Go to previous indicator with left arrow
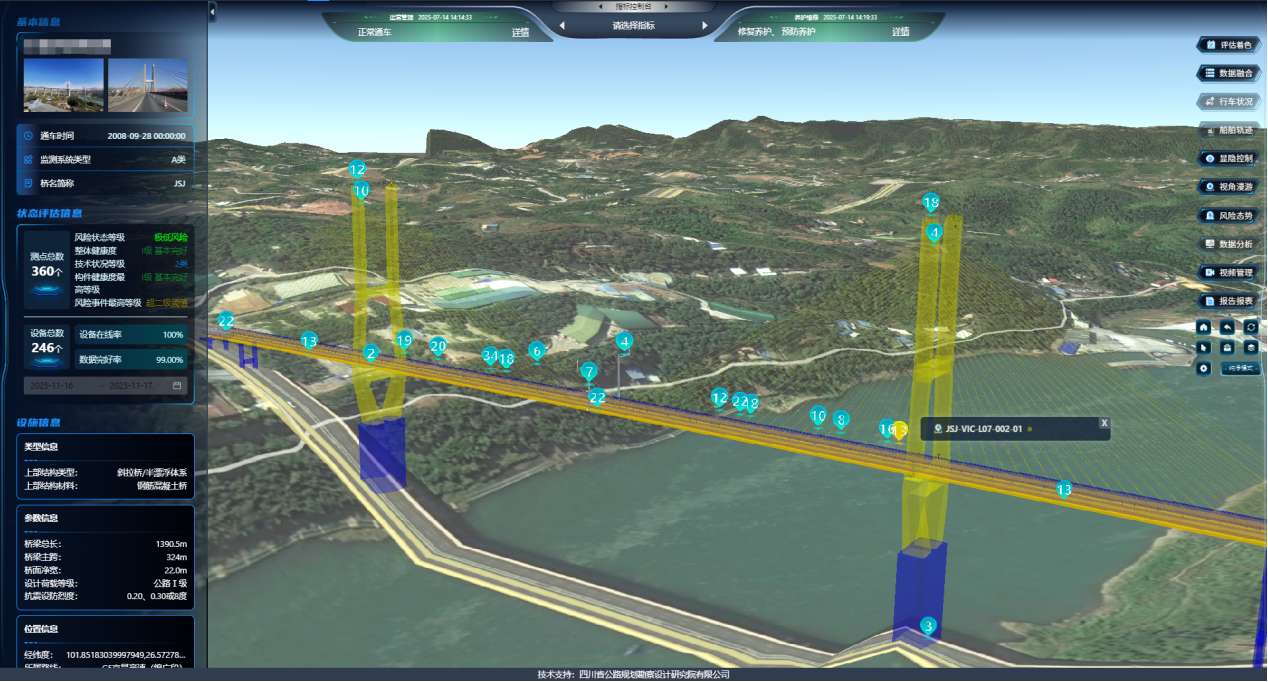Screen dimensions: 1268x682 (561, 26)
